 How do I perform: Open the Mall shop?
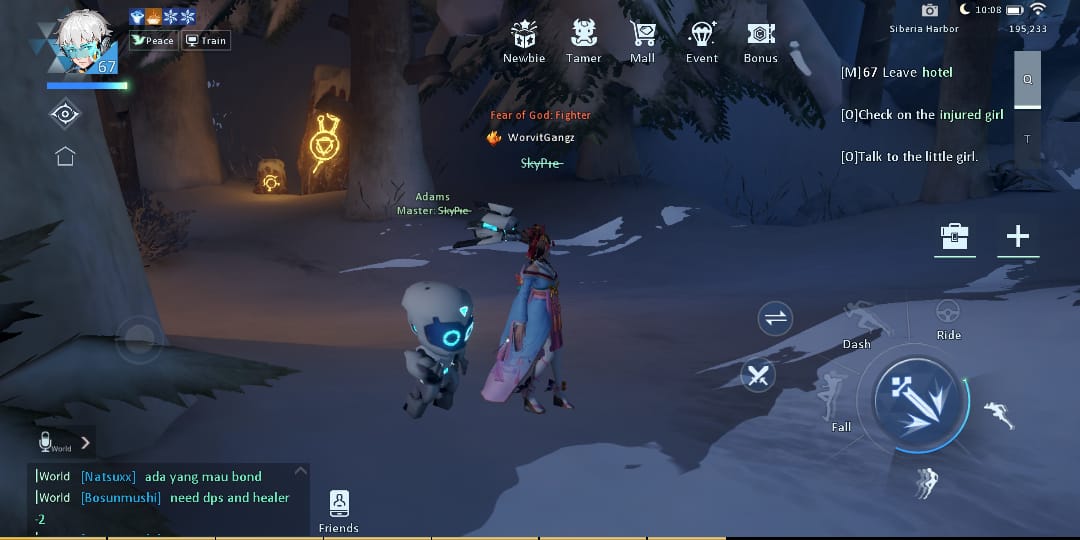click(x=642, y=40)
